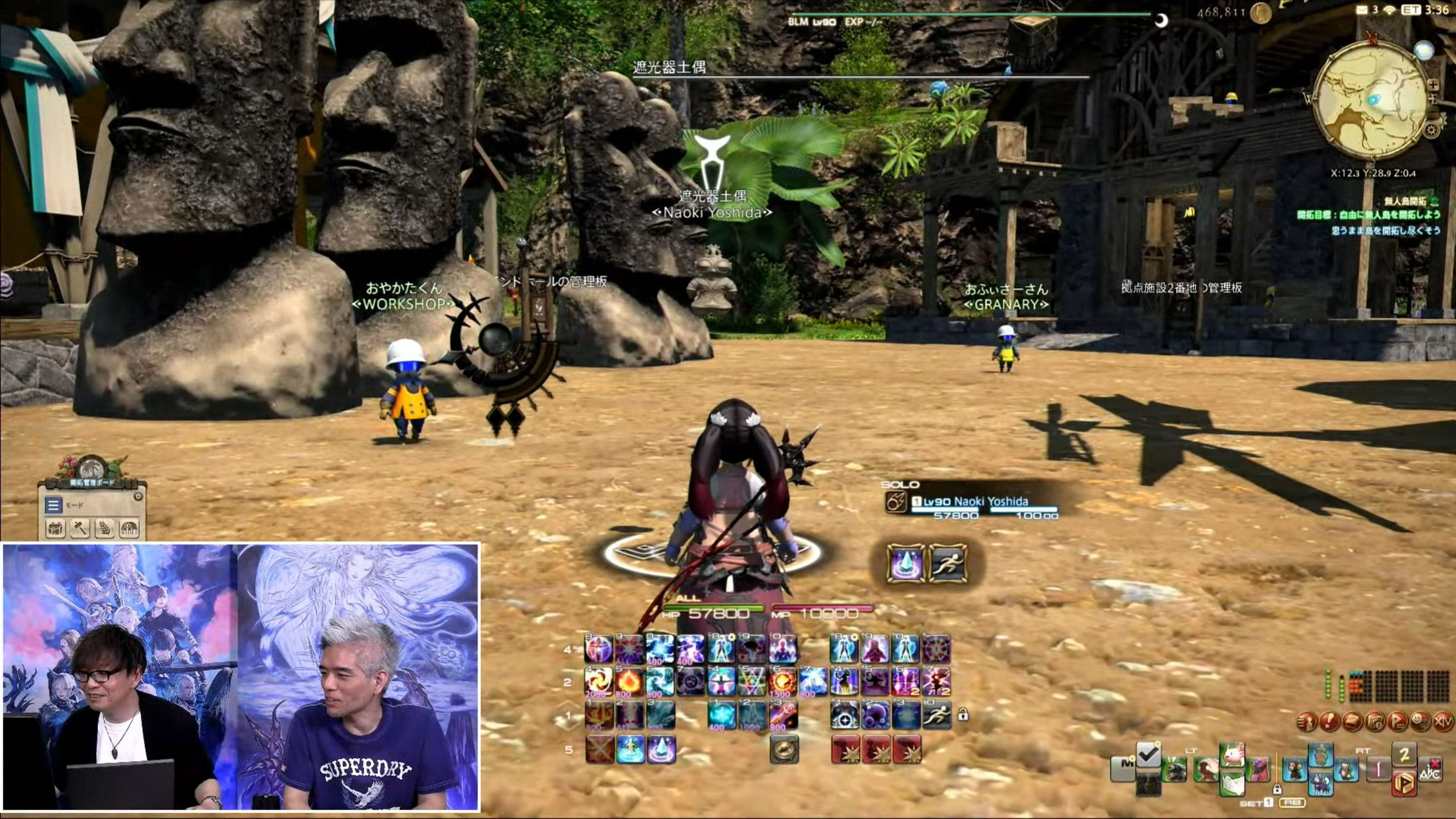Toggle the hotbar padlock icon
Screen dimensions: 1456x819
963,715
